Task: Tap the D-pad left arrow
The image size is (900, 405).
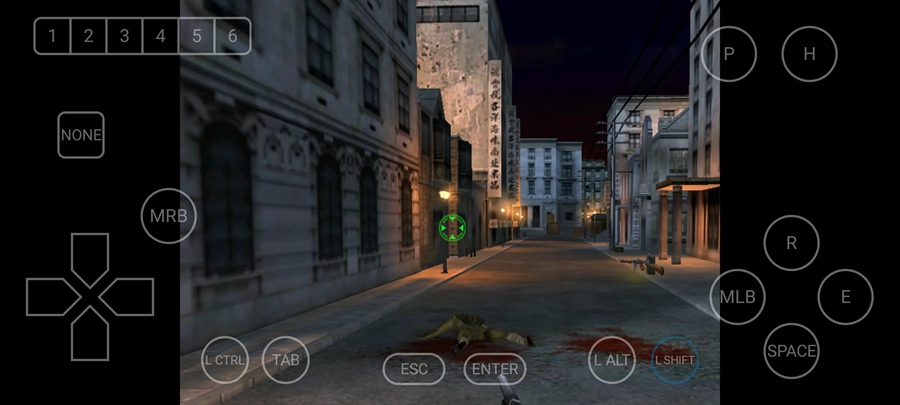Action: [x=52, y=297]
